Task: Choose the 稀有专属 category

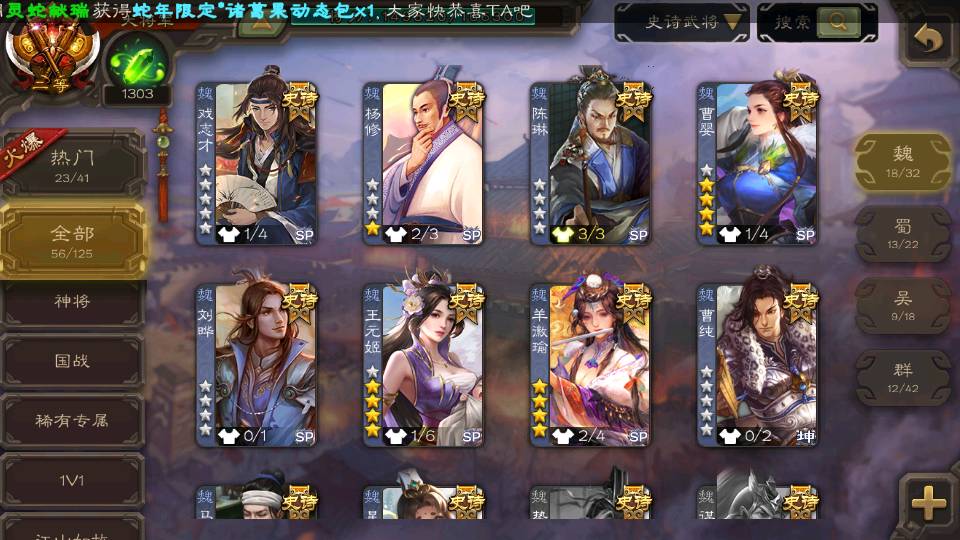Action: pos(72,421)
